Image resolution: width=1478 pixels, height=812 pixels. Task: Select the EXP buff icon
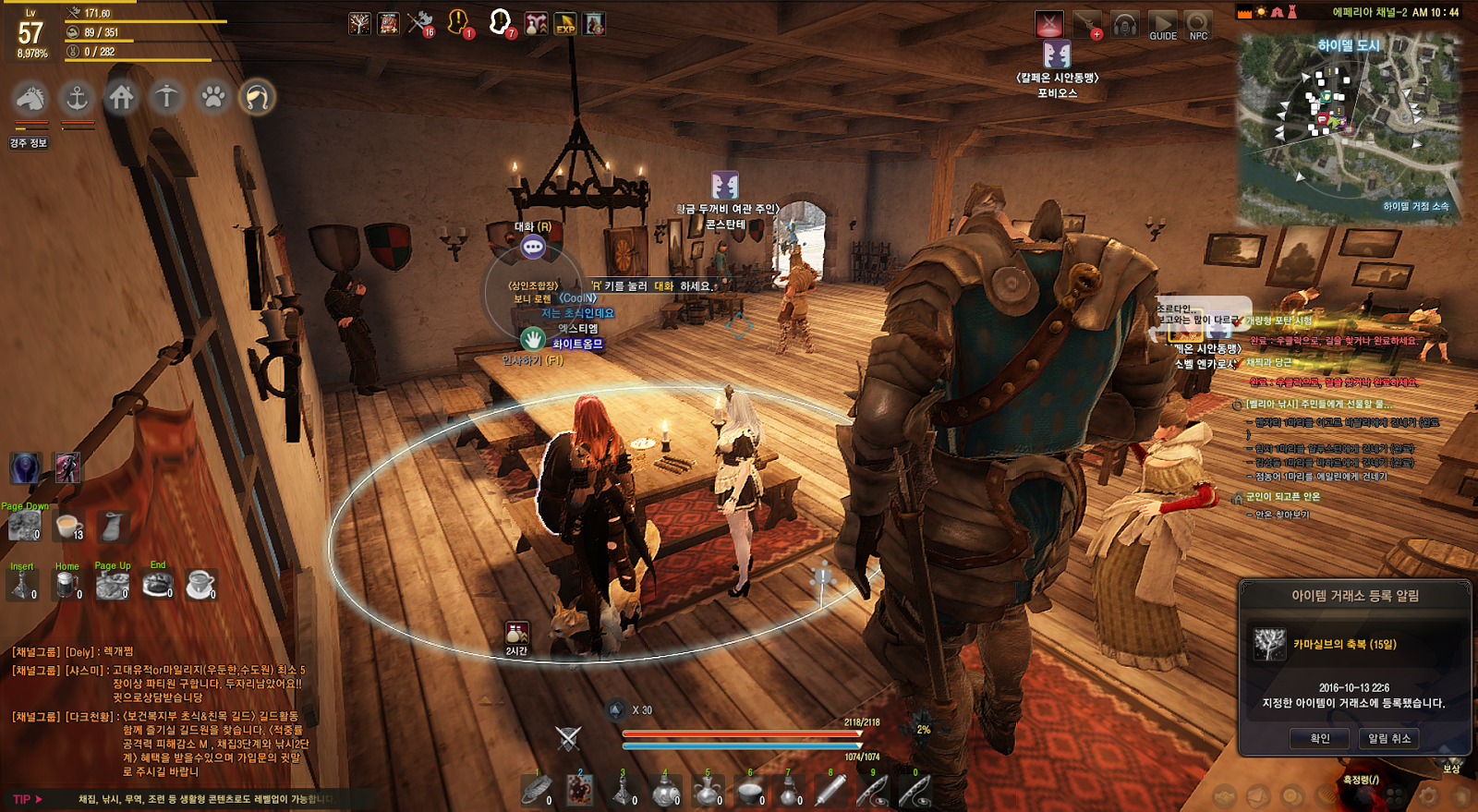(x=565, y=23)
